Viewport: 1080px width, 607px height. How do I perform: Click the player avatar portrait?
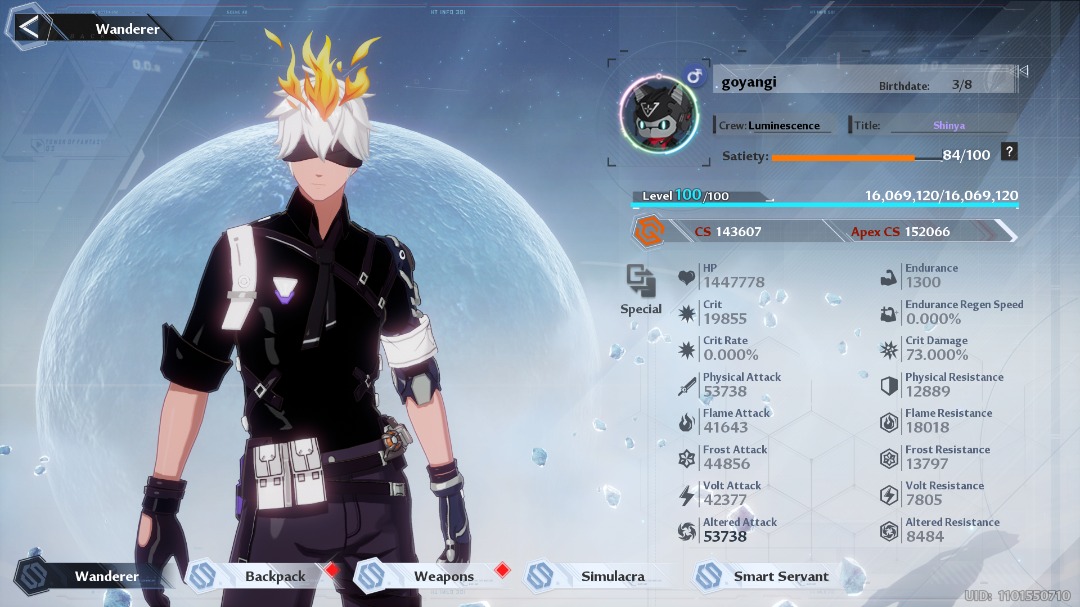tap(657, 113)
